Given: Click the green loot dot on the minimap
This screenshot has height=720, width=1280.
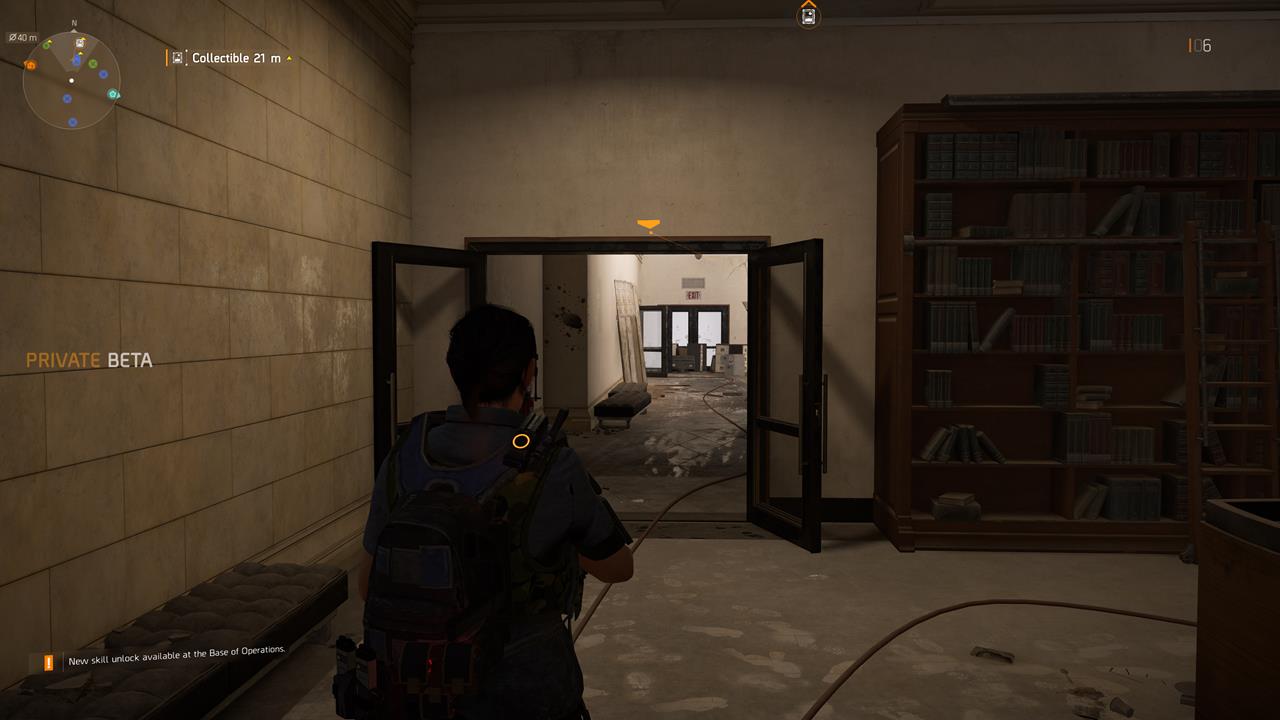Looking at the screenshot, I should pyautogui.click(x=92, y=64).
